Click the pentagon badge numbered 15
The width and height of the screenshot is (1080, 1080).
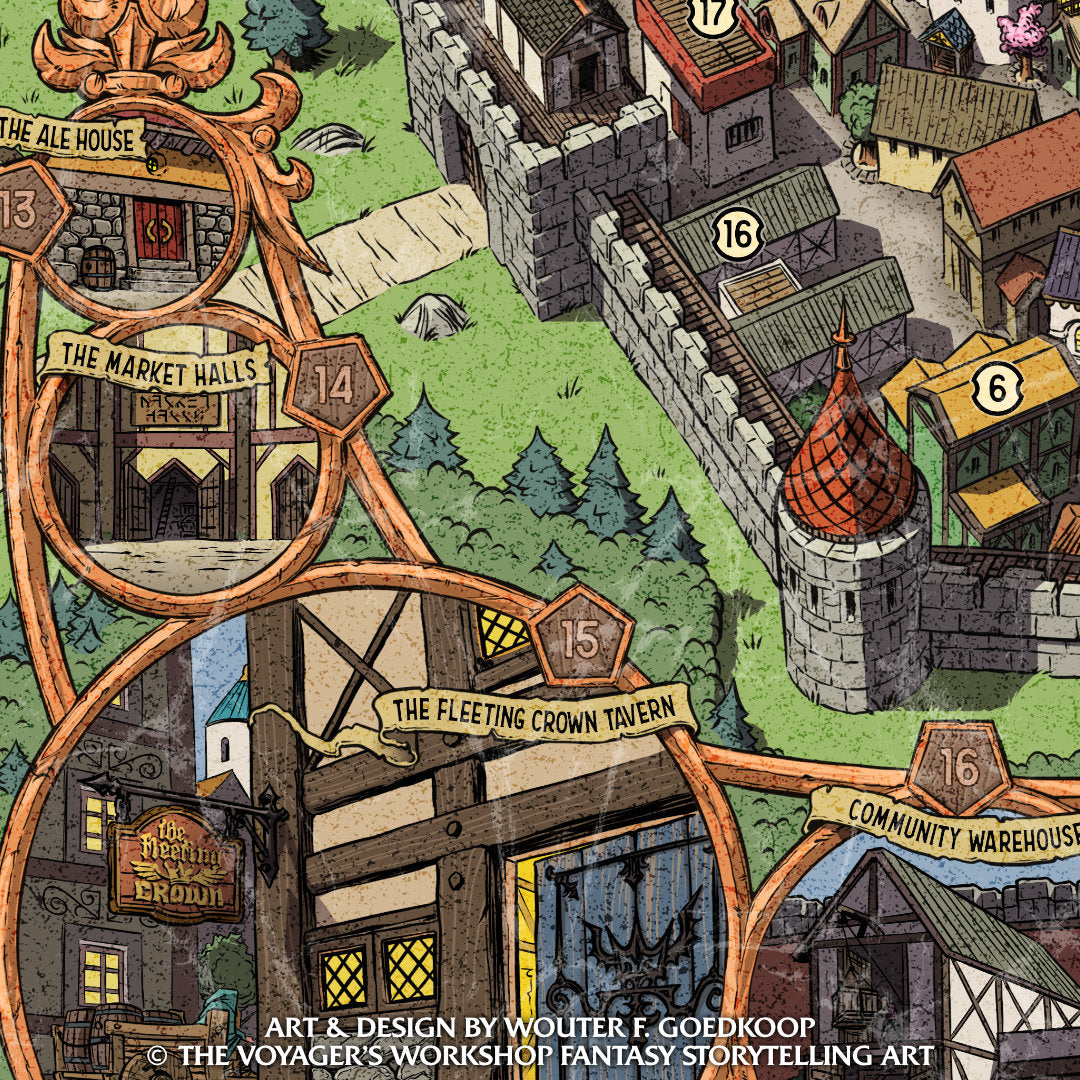pyautogui.click(x=581, y=640)
